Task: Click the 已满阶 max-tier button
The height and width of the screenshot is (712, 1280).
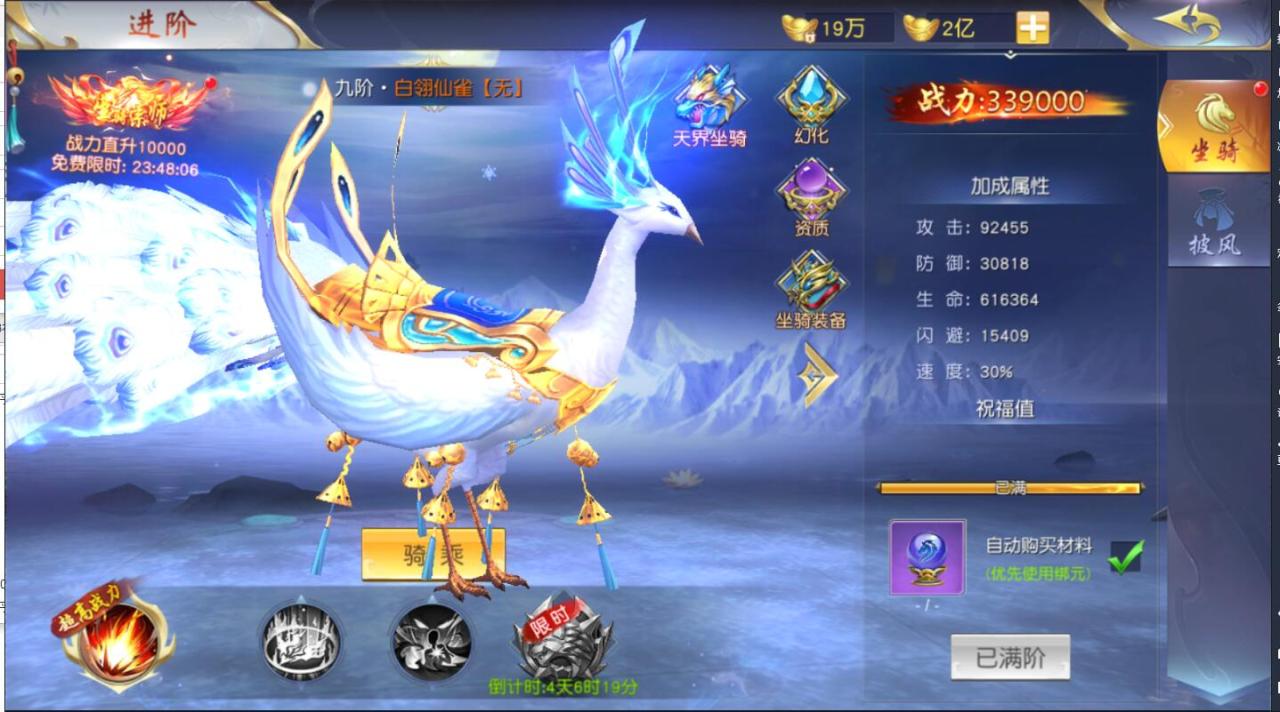Action: tap(1009, 658)
